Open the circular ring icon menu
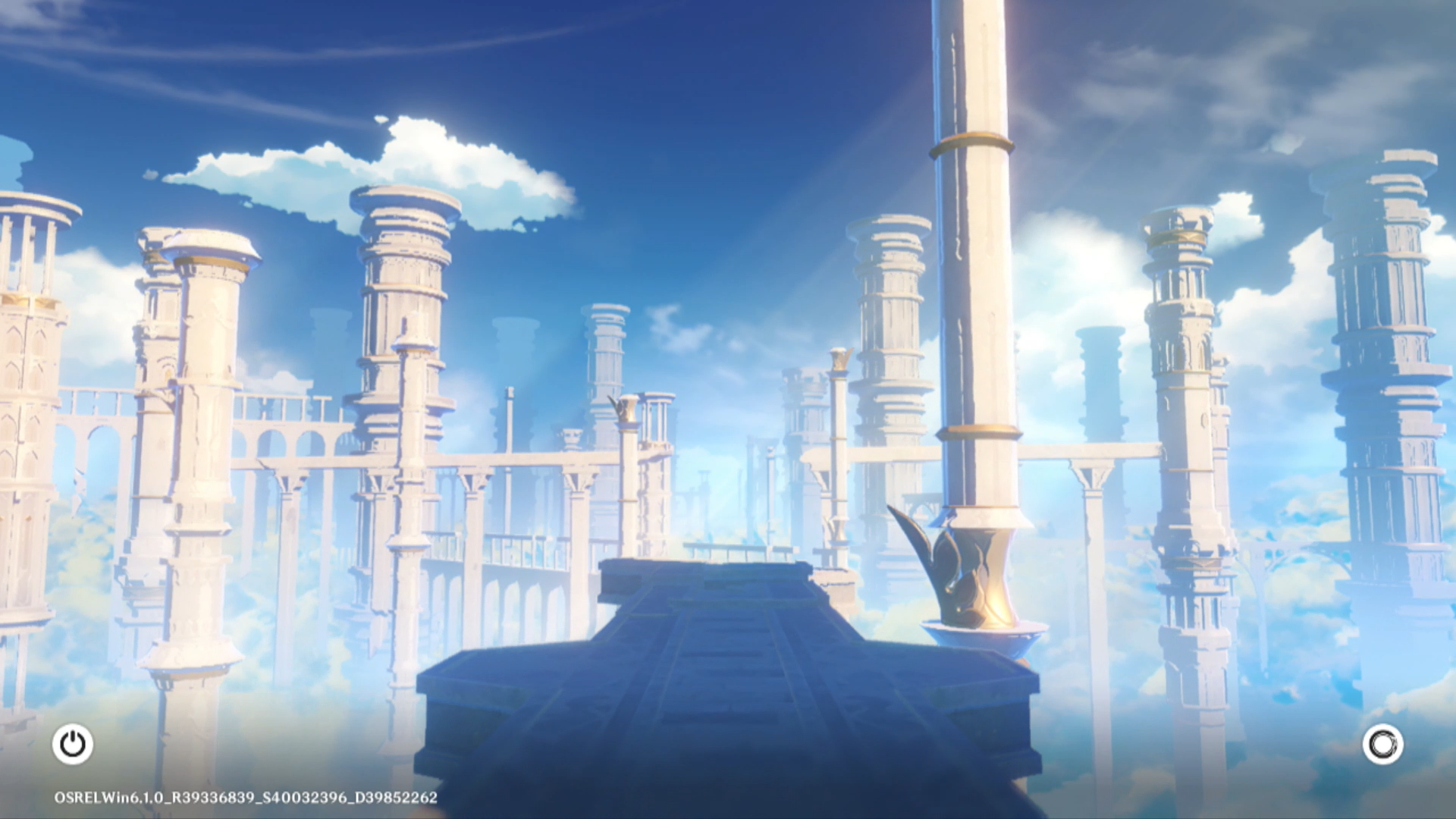 (1382, 744)
